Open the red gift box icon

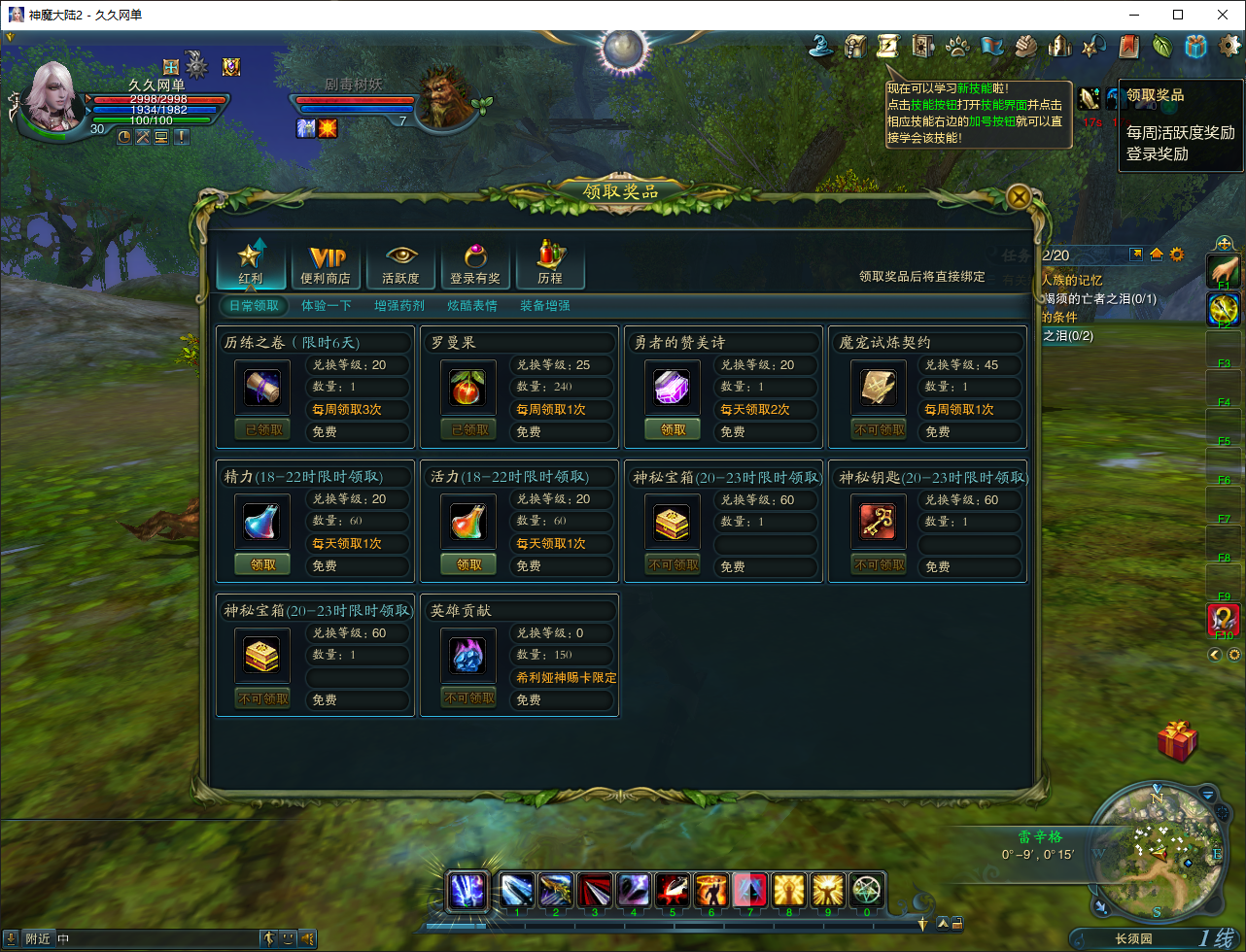(1177, 741)
